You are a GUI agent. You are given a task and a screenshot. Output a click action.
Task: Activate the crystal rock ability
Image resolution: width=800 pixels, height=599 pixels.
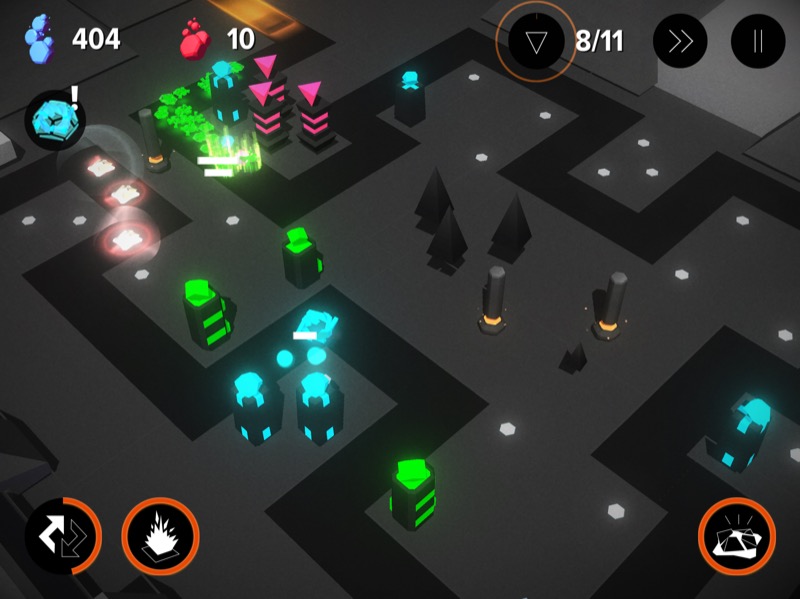[x=736, y=536]
